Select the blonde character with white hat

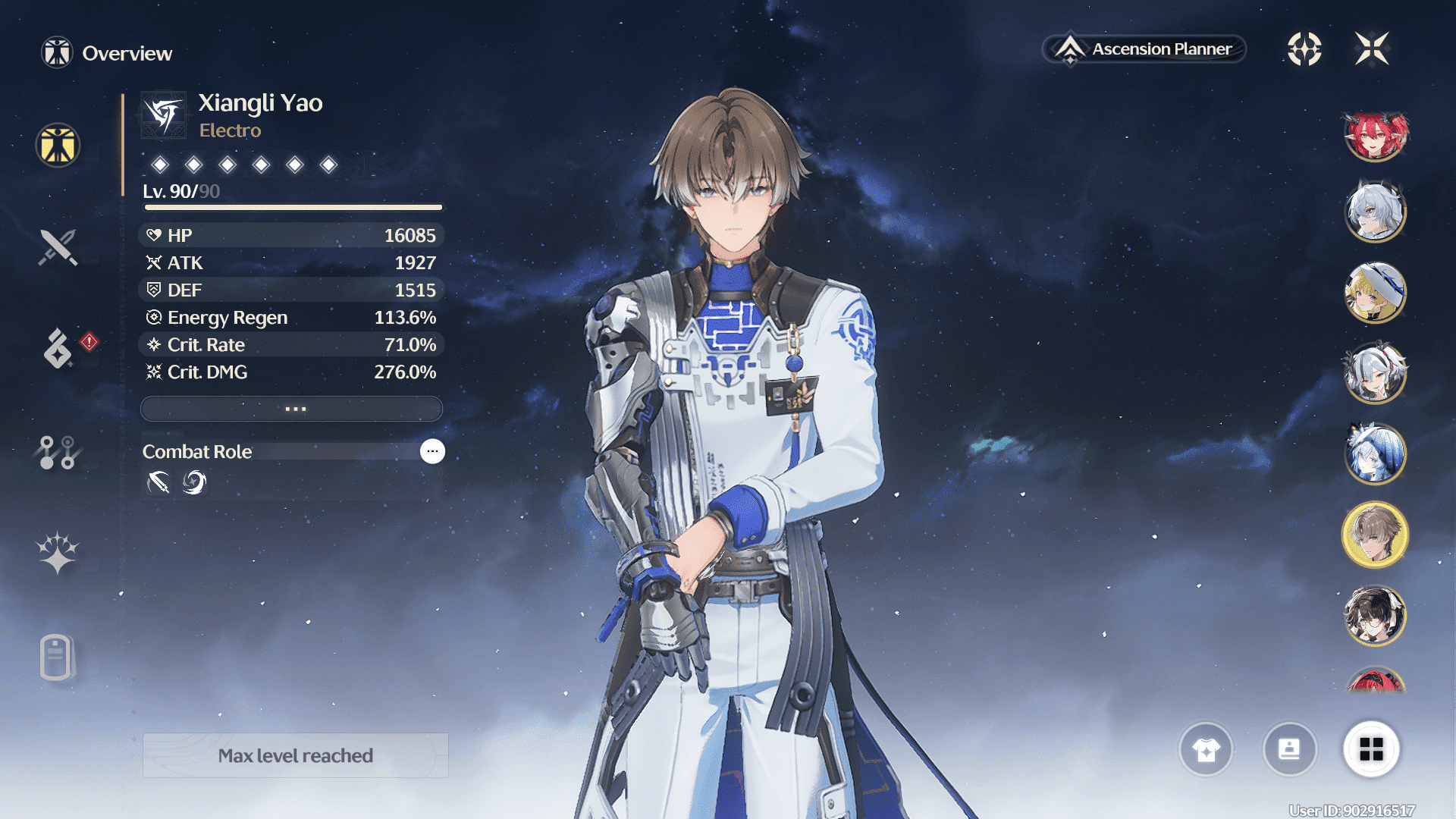[1375, 293]
